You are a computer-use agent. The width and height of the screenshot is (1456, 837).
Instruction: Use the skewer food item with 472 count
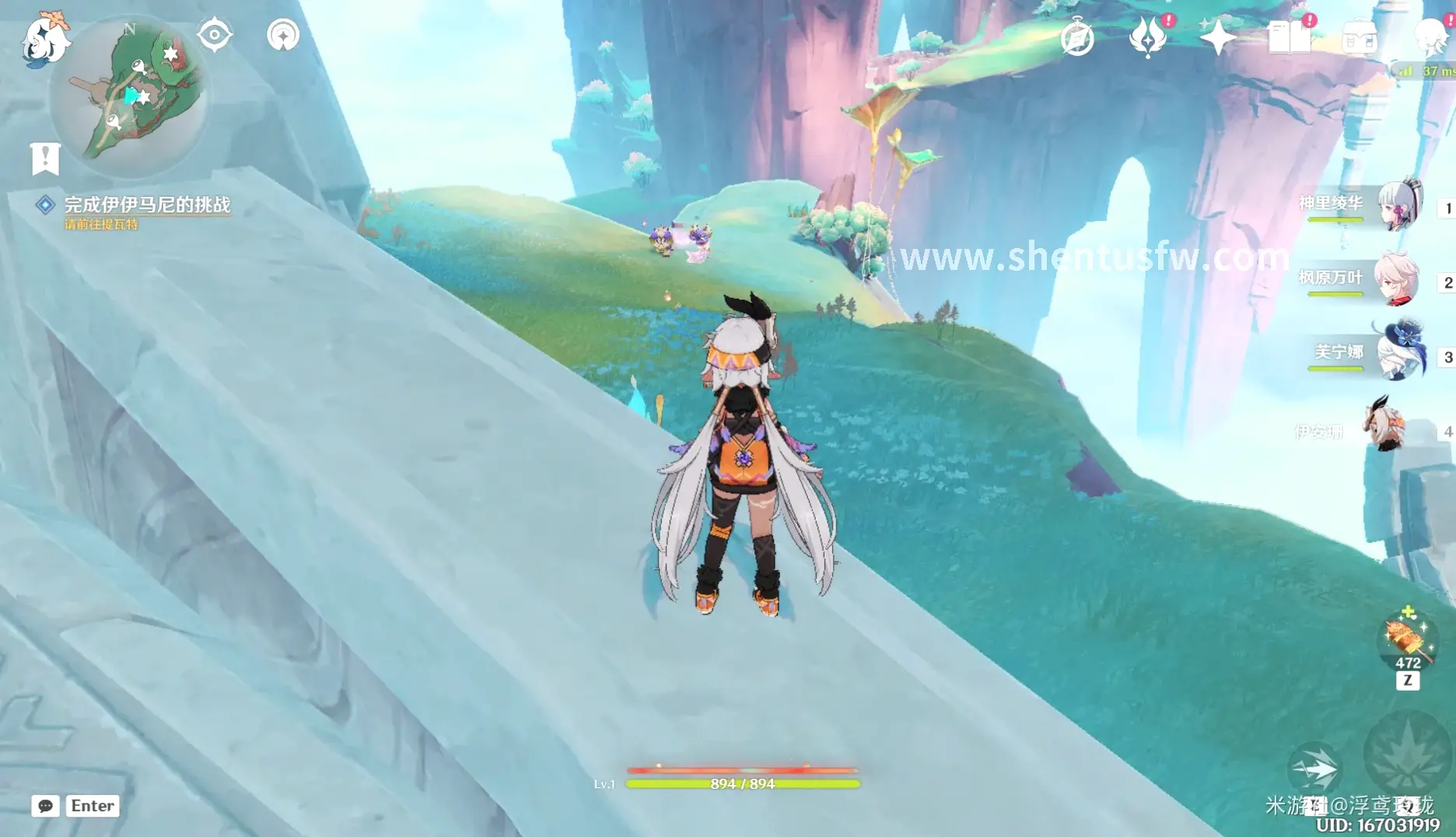pyautogui.click(x=1407, y=639)
